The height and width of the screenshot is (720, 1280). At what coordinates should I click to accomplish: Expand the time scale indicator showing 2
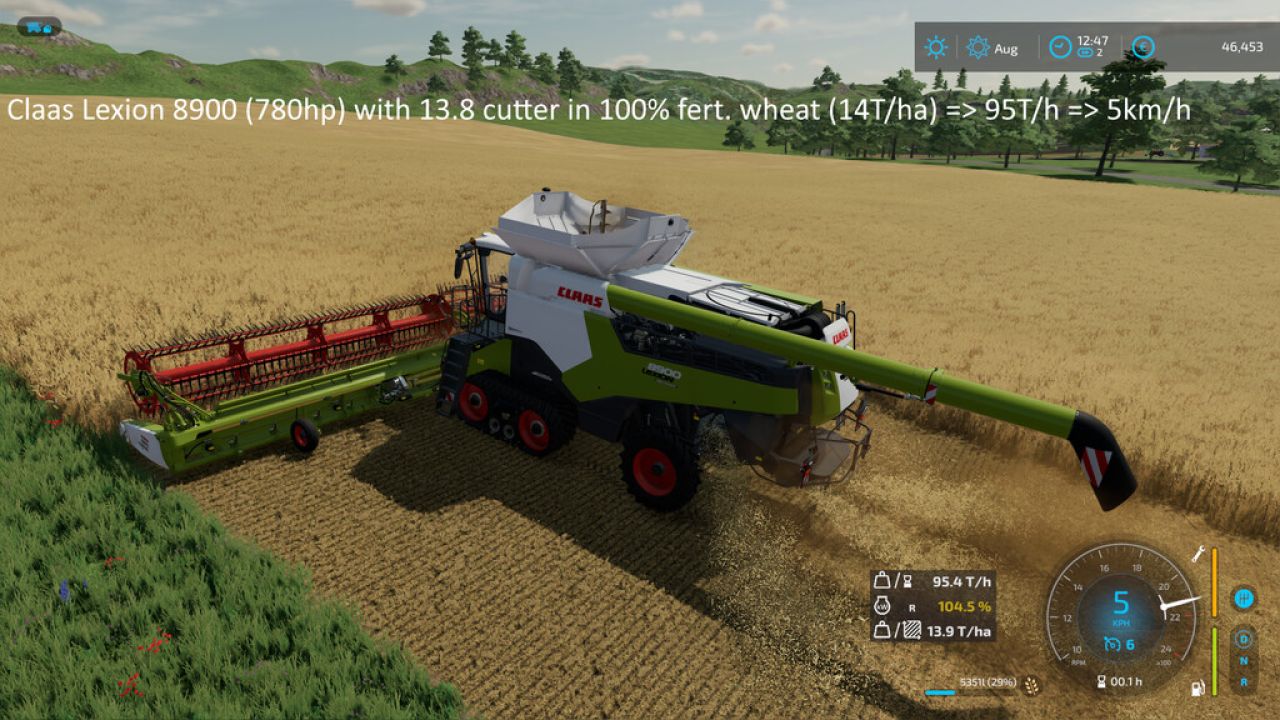coord(1086,53)
